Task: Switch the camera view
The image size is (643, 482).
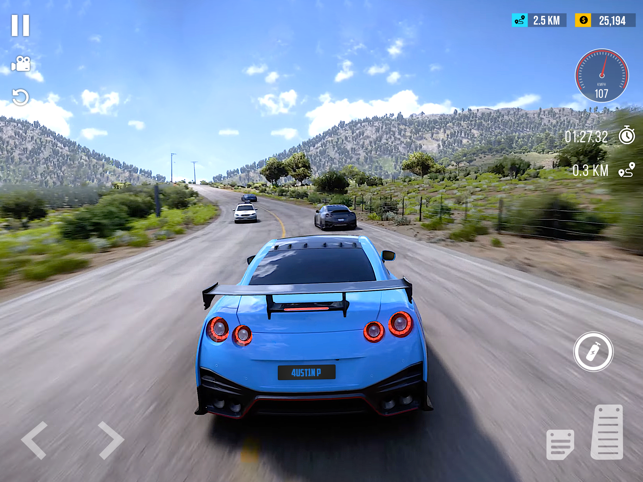Action: [20, 65]
